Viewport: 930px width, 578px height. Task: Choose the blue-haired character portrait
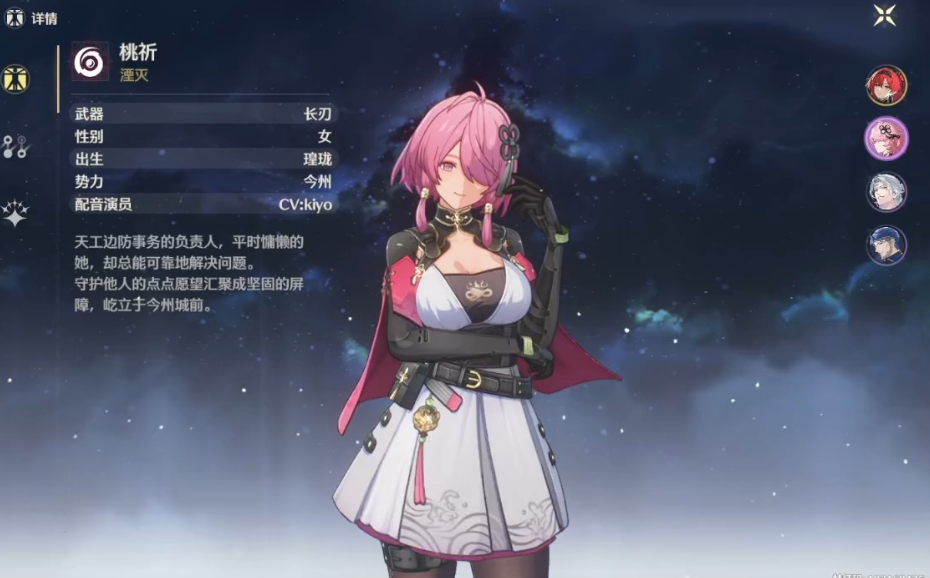pos(886,245)
